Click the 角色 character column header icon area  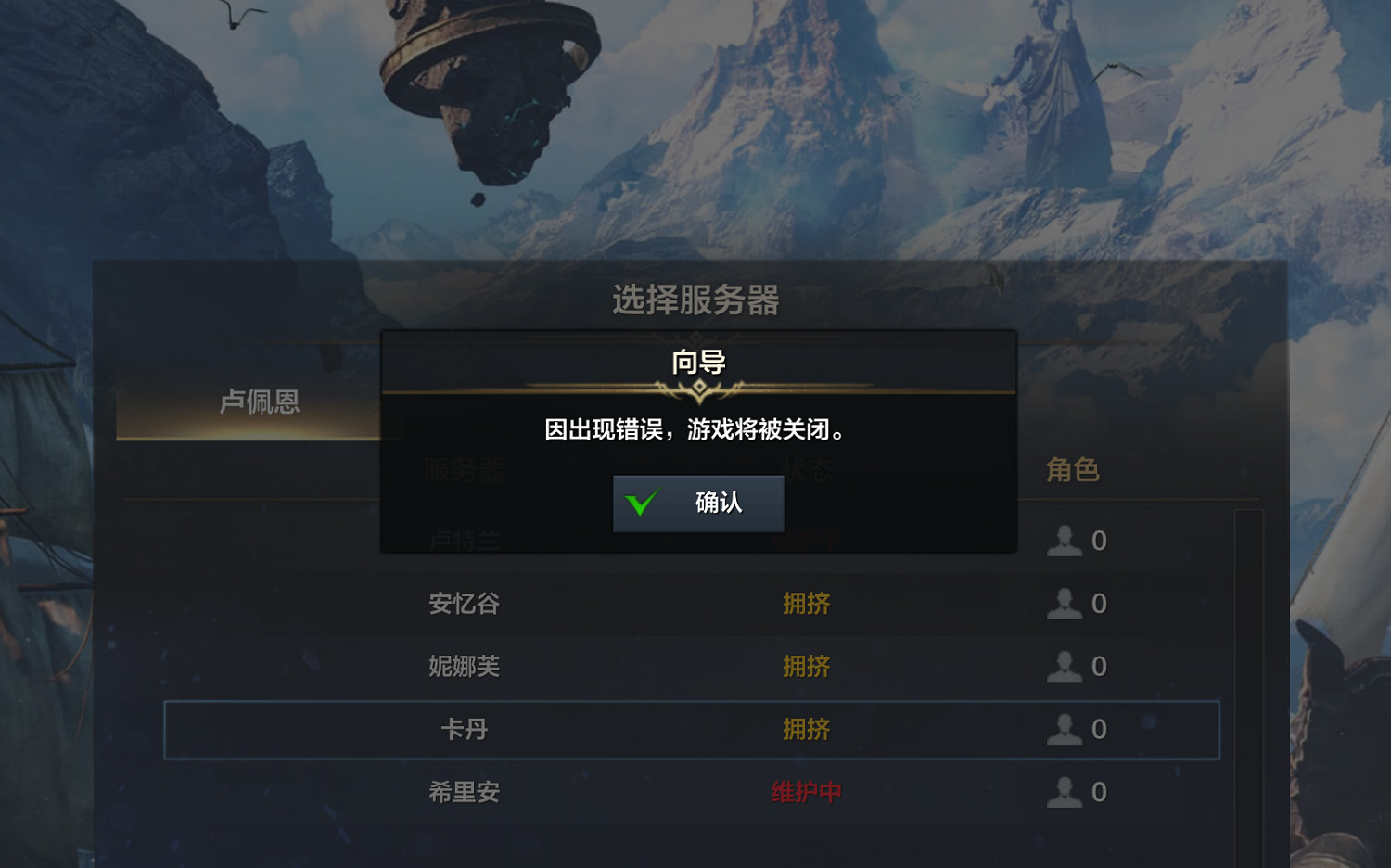tap(1073, 470)
